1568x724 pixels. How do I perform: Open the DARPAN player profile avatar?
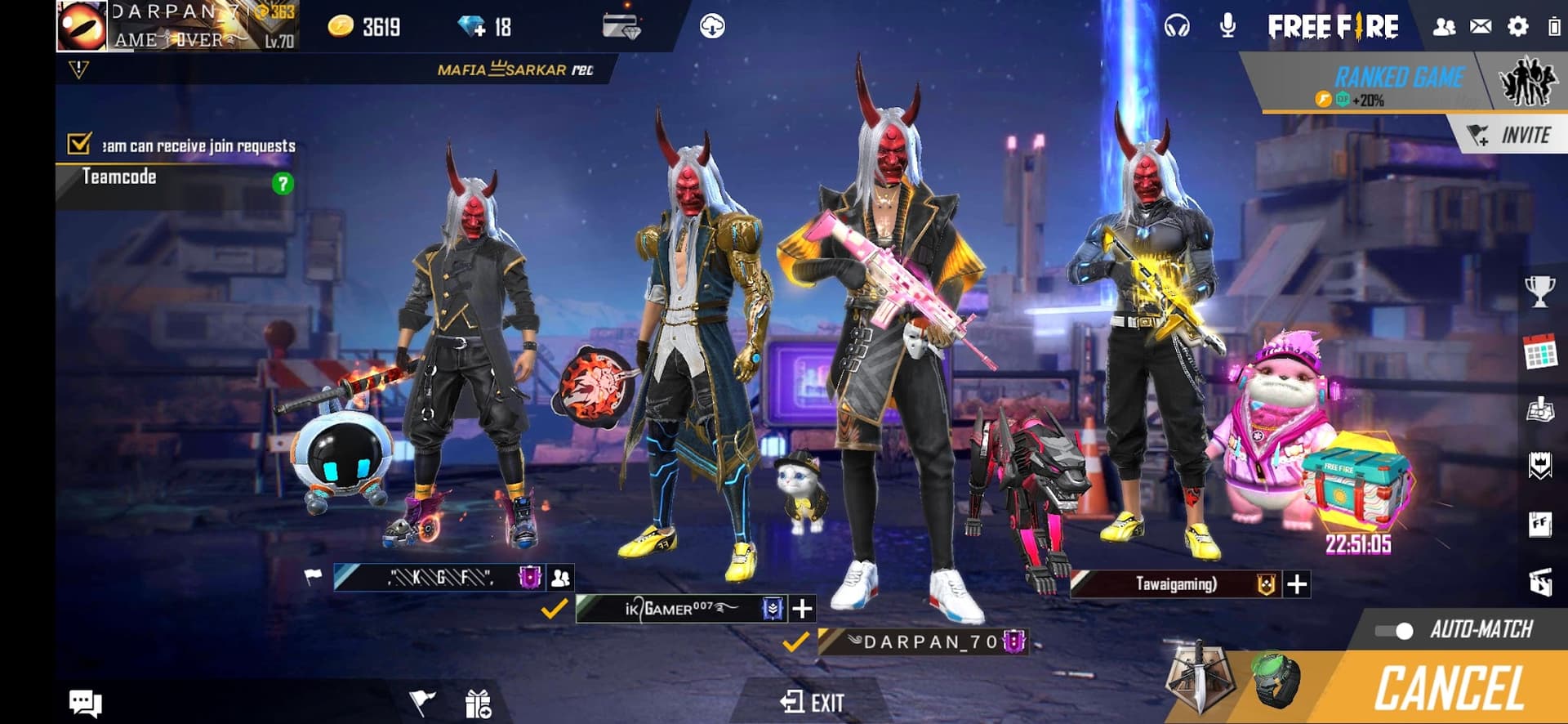click(82, 26)
